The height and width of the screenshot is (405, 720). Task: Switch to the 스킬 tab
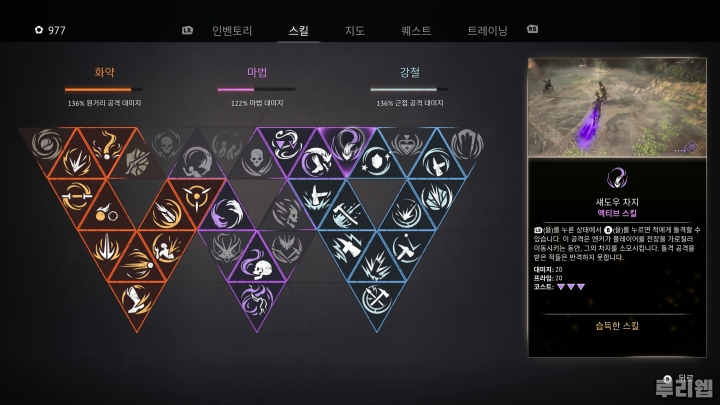point(298,30)
